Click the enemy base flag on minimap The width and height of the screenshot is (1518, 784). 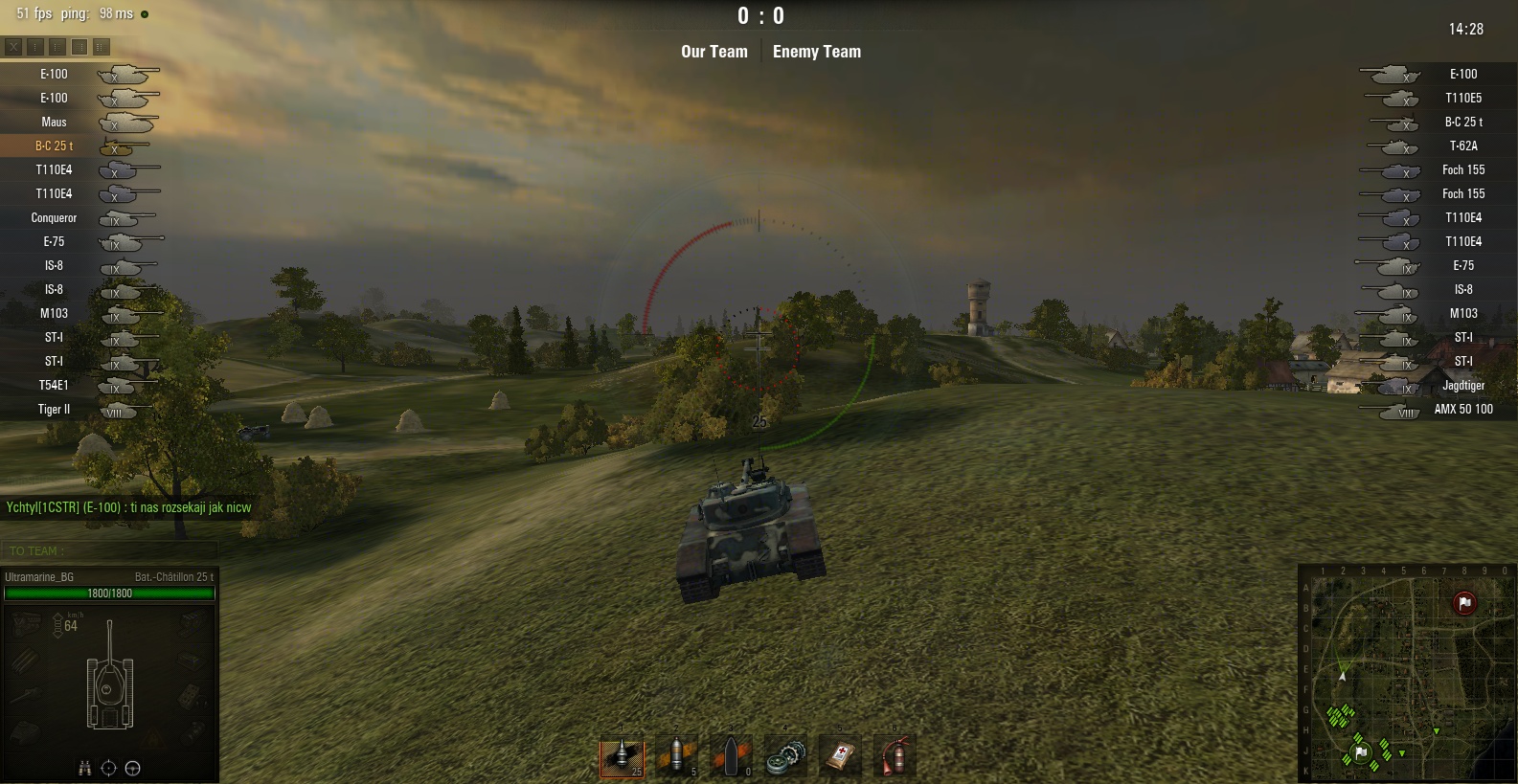pyautogui.click(x=1464, y=603)
